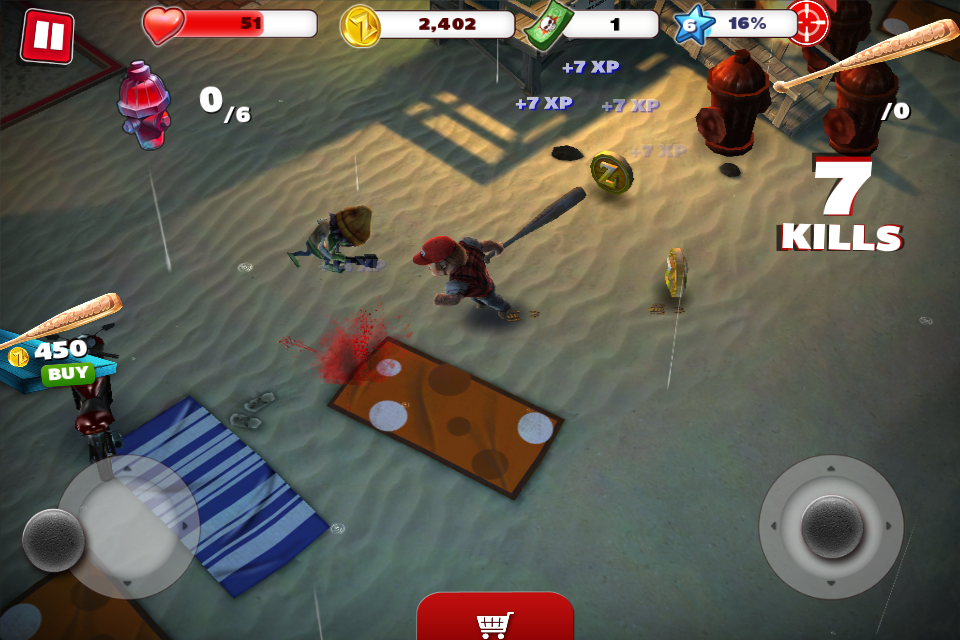Tap the attack joystick knob
This screenshot has height=640, width=960.
pos(831,526)
